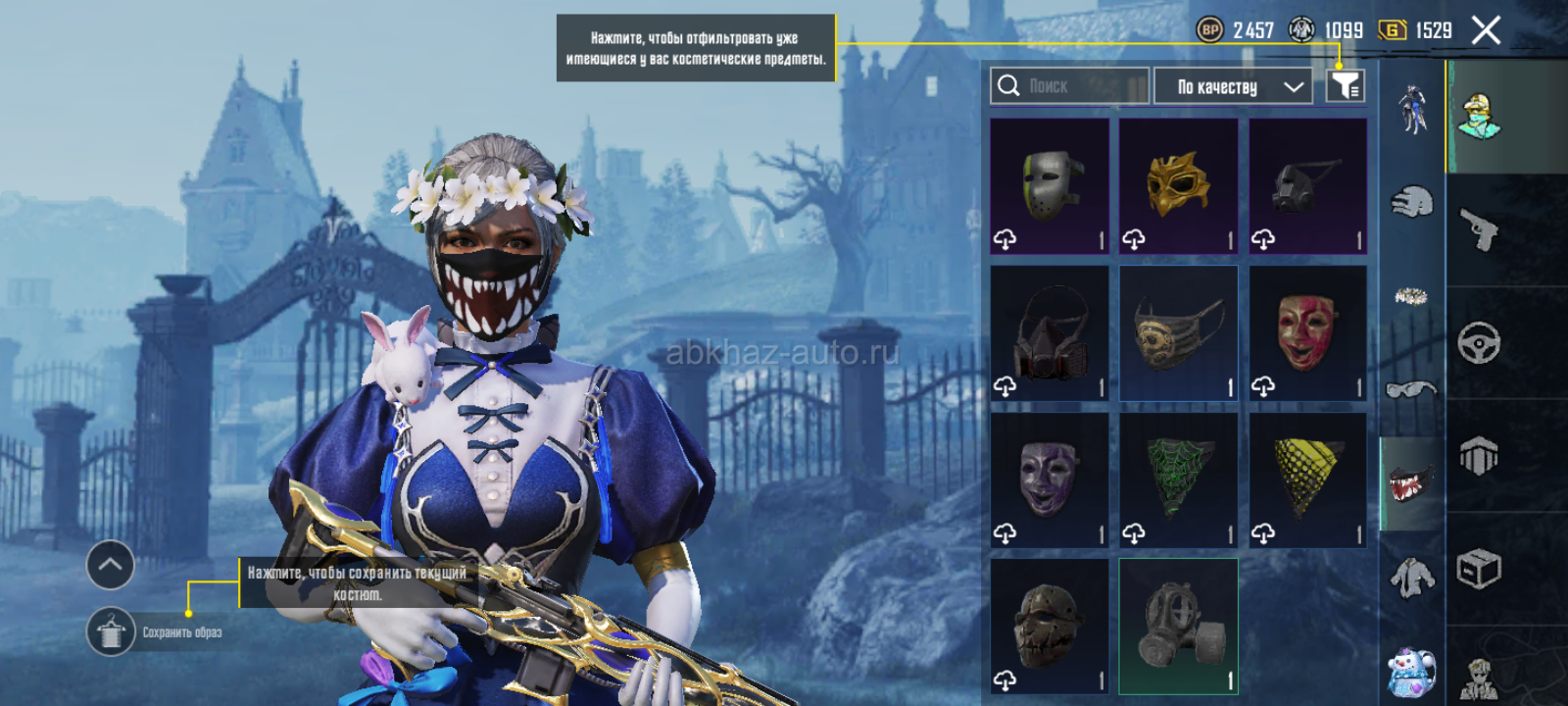Select the grey hockey mask with green stripe
Viewport: 1568px width, 706px height.
pos(1049,186)
